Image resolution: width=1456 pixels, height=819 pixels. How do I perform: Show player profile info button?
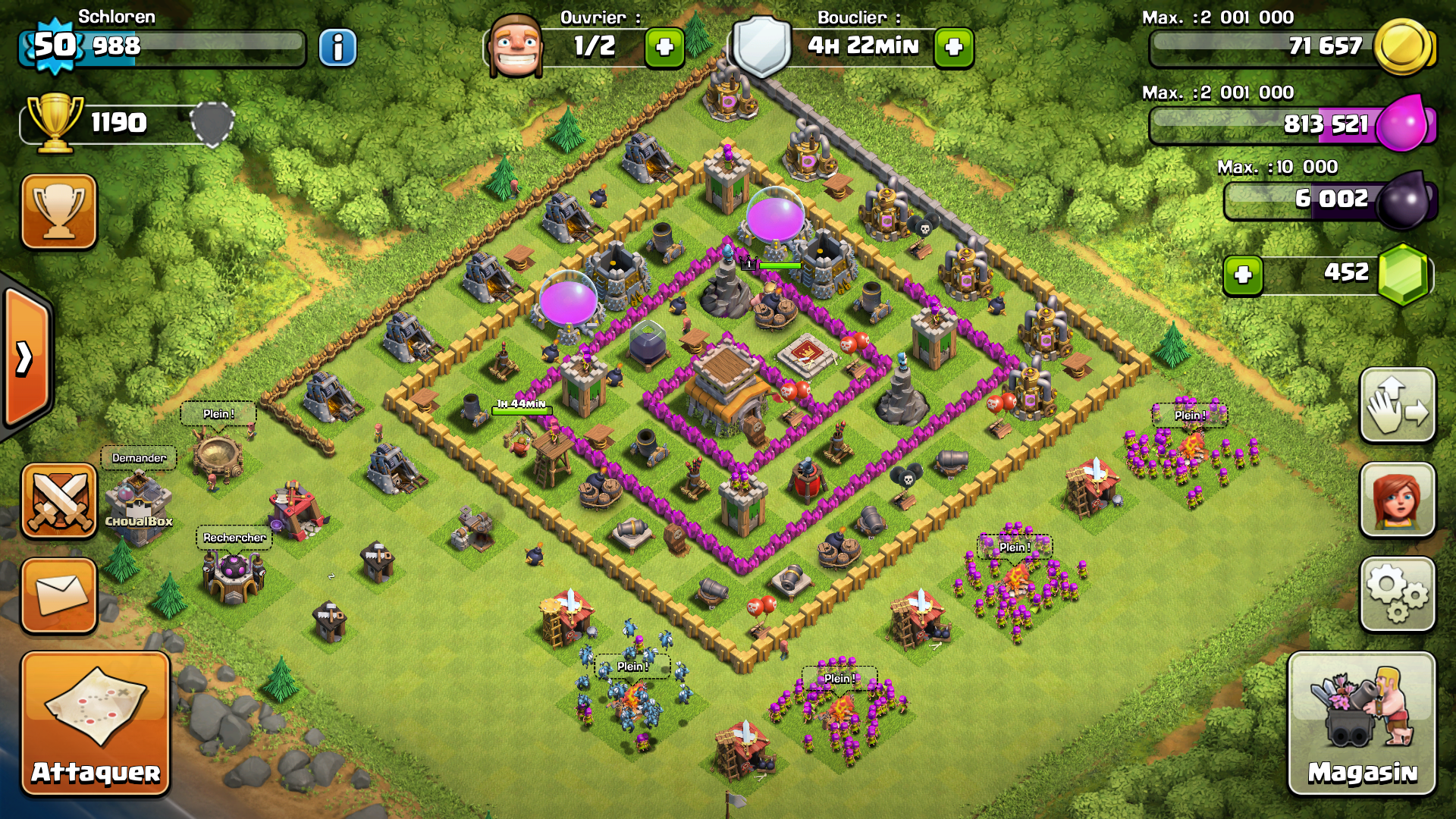point(337,48)
